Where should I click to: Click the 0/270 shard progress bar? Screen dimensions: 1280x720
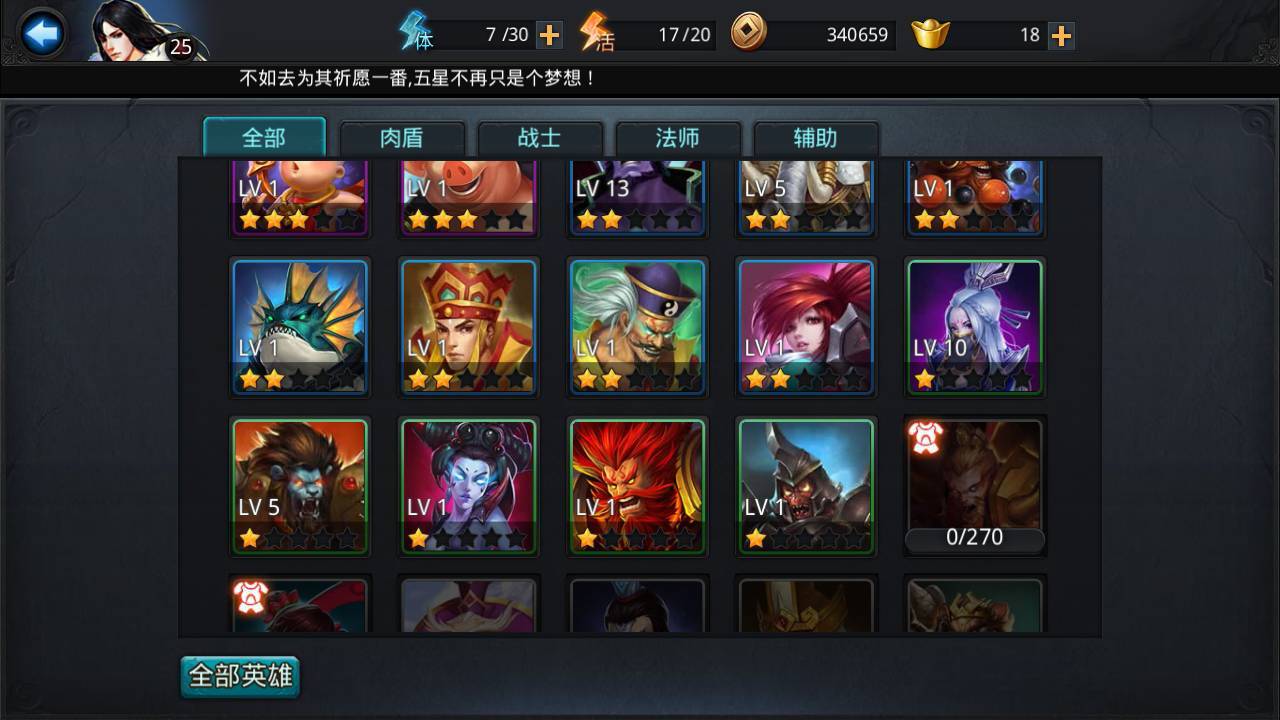pyautogui.click(x=974, y=537)
